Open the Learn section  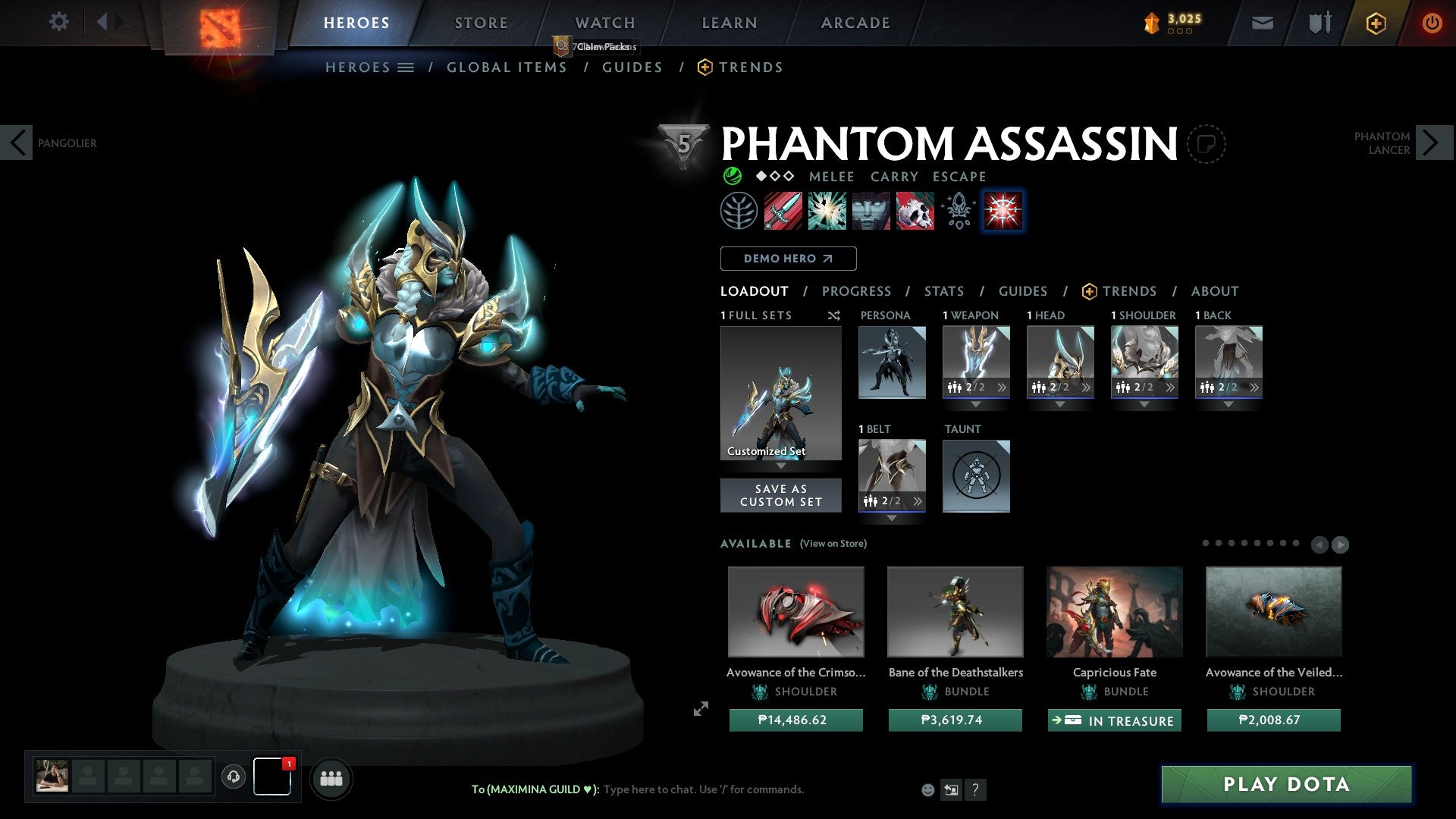729,23
